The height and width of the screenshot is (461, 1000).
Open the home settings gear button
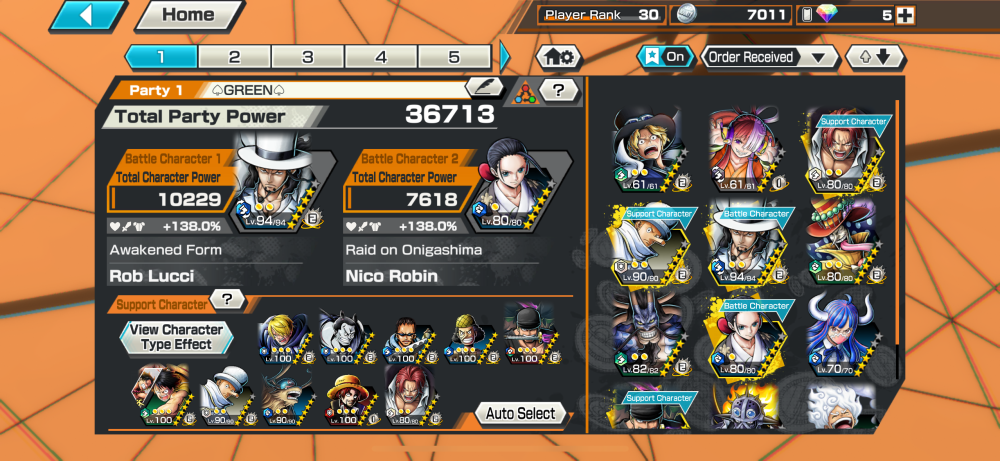pos(559,57)
